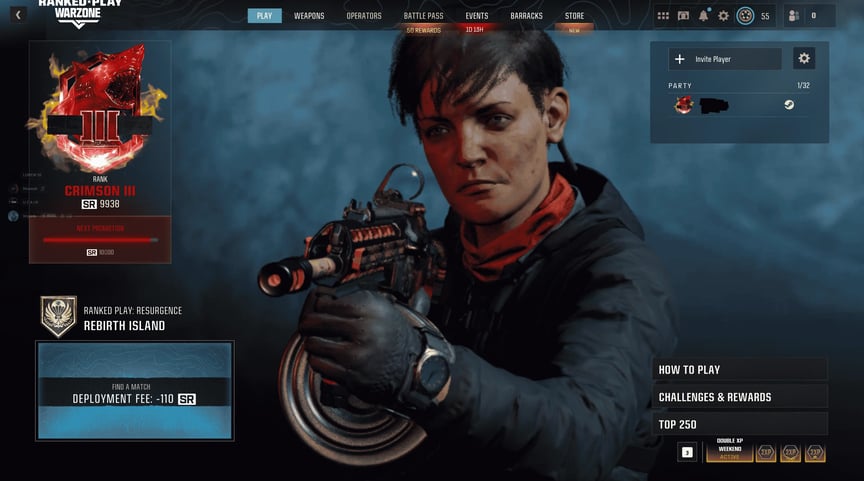Open the grid menu icon

point(663,16)
